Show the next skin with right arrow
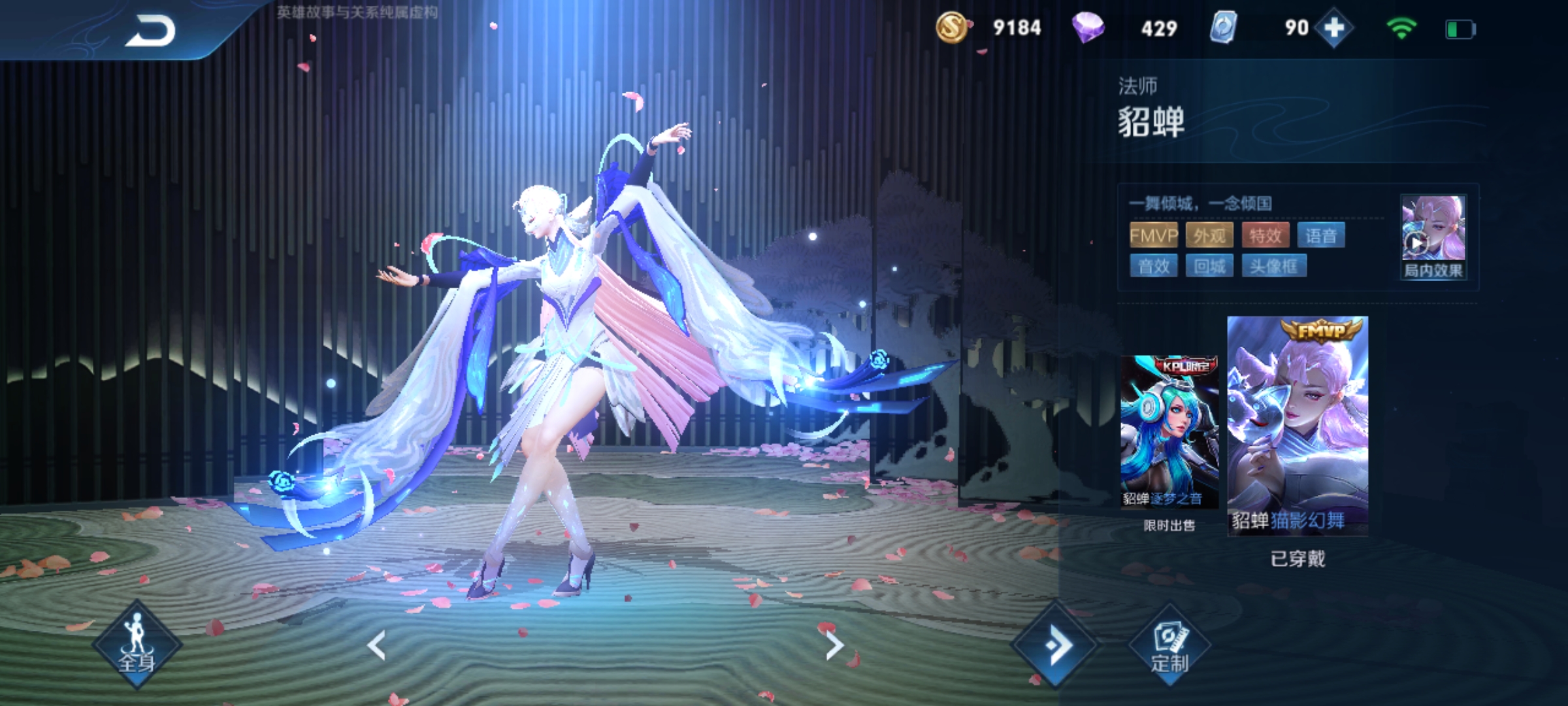Image resolution: width=1568 pixels, height=706 pixels. (x=834, y=645)
